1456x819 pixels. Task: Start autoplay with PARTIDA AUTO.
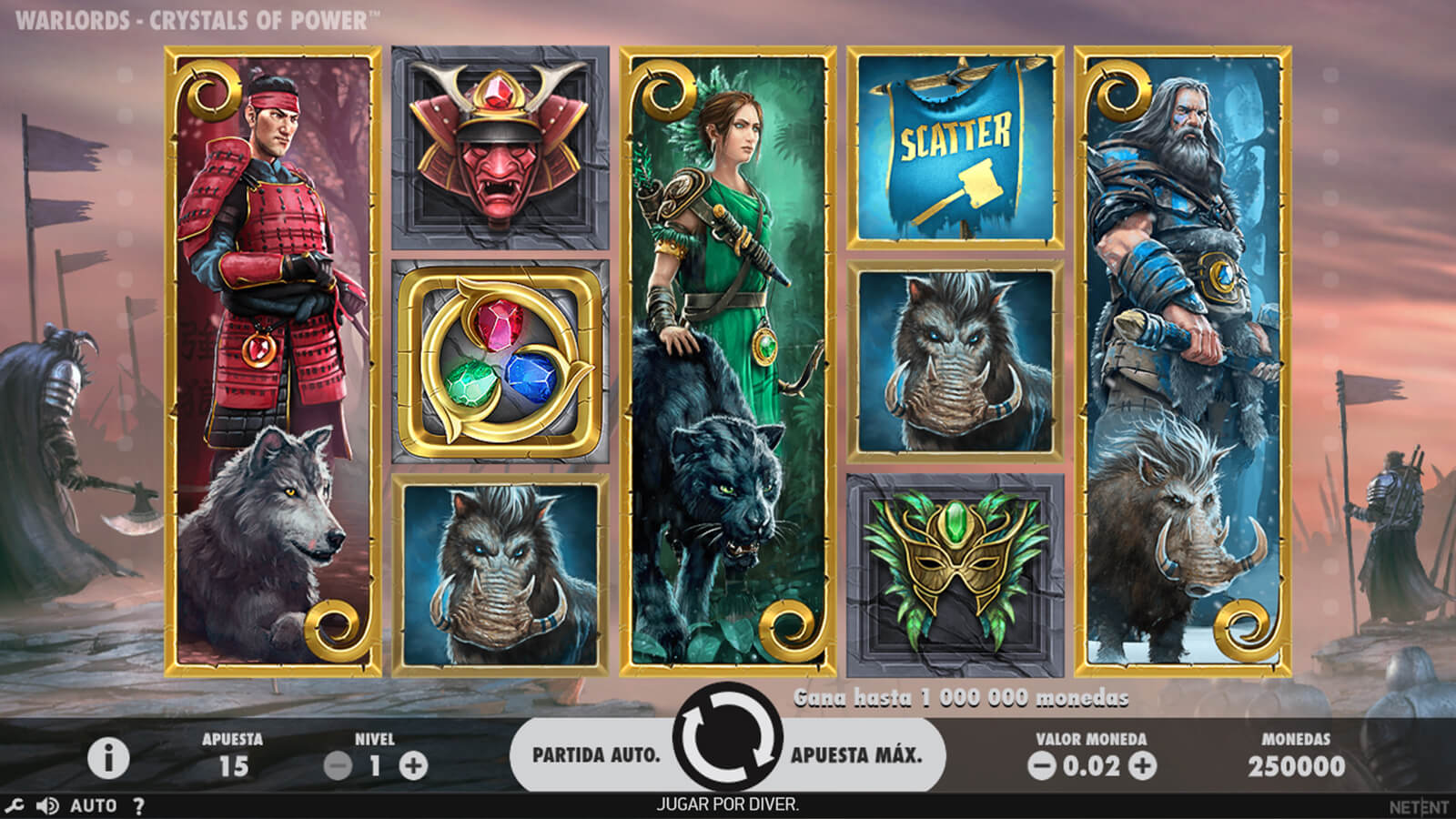pyautogui.click(x=596, y=755)
